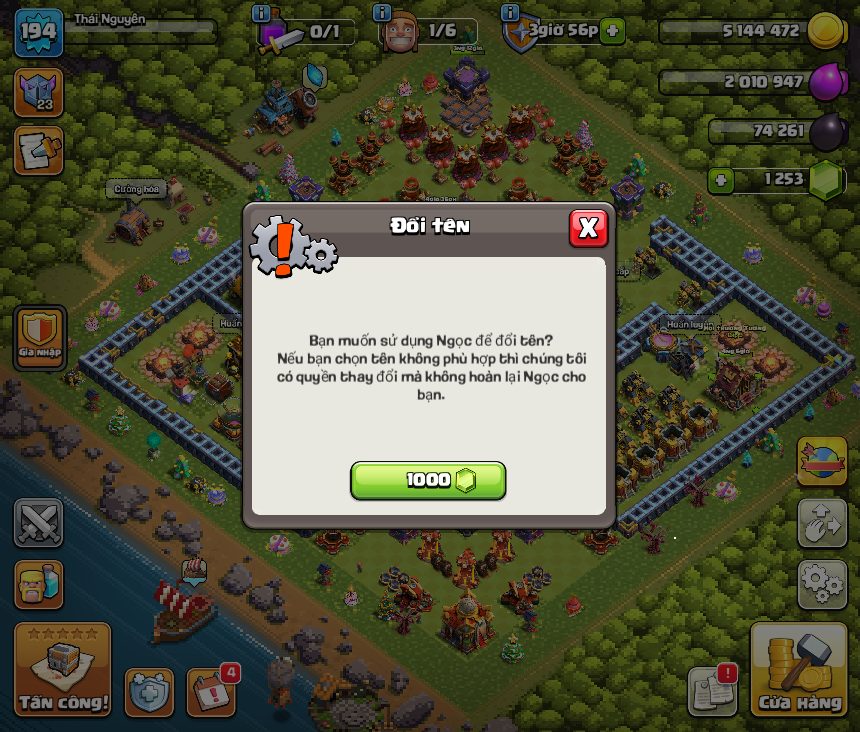860x732 pixels.
Task: Confirm name change for 1000 gems
Action: point(428,481)
